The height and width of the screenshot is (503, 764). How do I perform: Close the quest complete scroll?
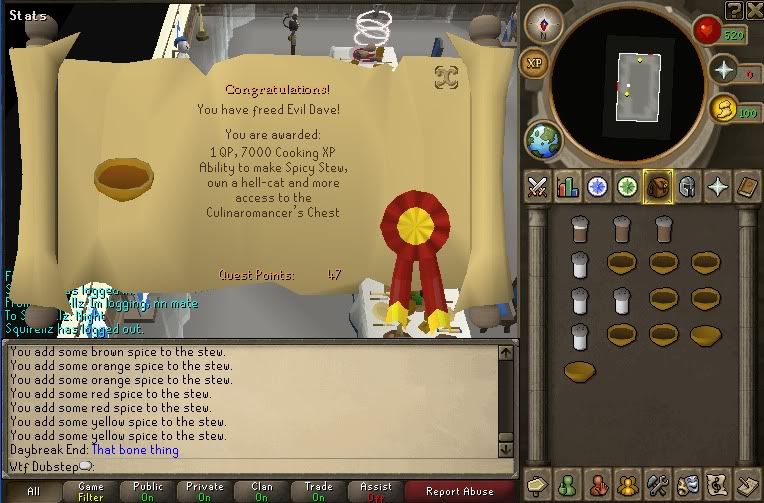446,76
